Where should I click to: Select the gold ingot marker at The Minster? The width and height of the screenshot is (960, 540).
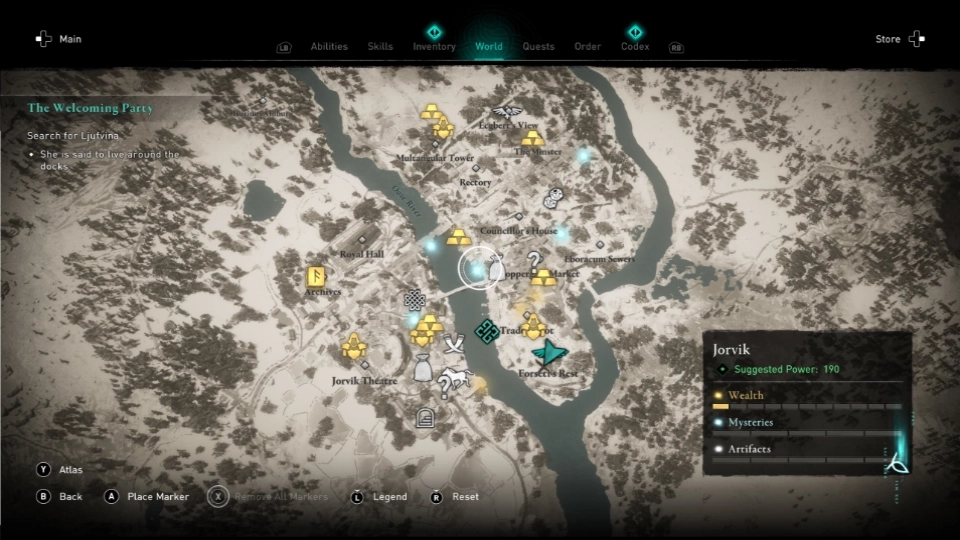(x=534, y=137)
